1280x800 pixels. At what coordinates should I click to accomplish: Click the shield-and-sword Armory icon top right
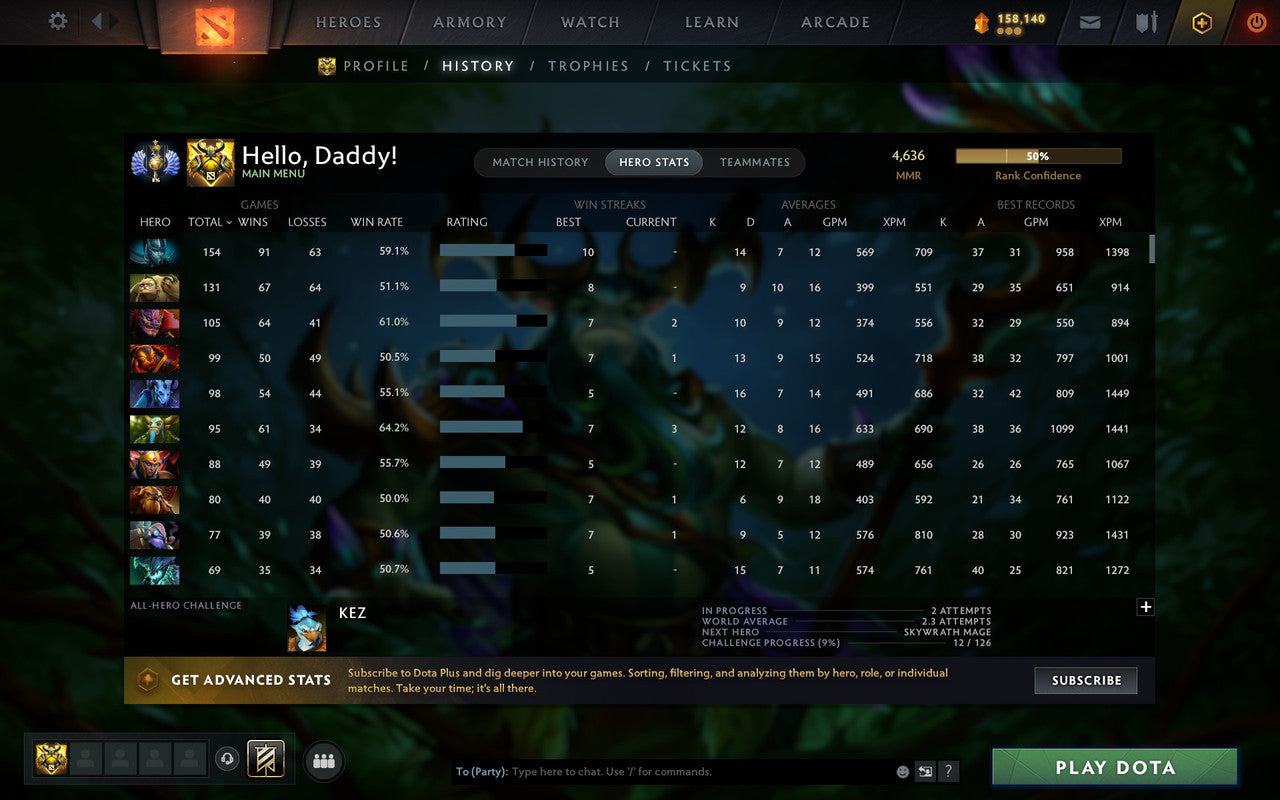(x=1145, y=22)
